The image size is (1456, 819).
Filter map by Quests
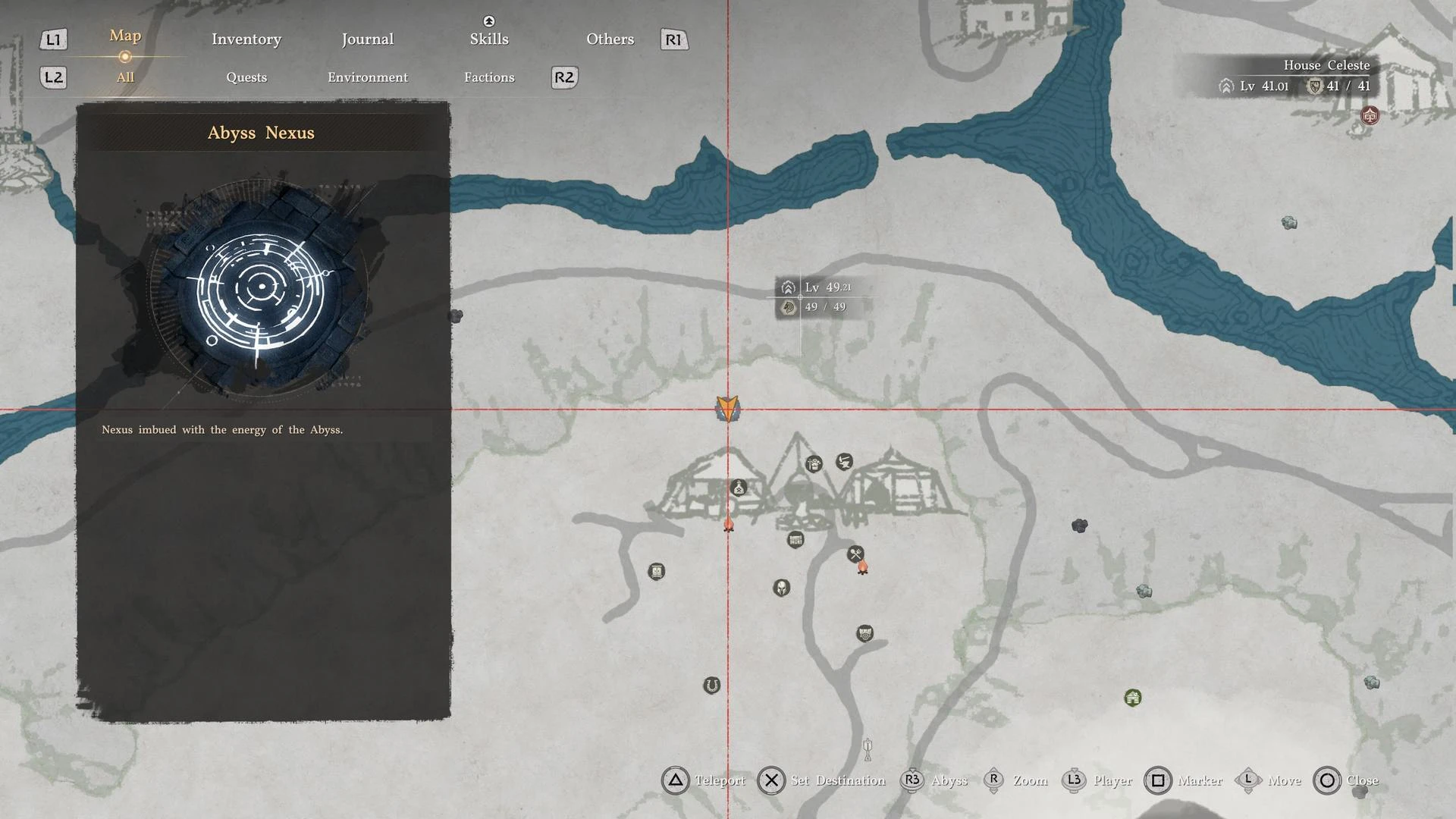tap(246, 77)
